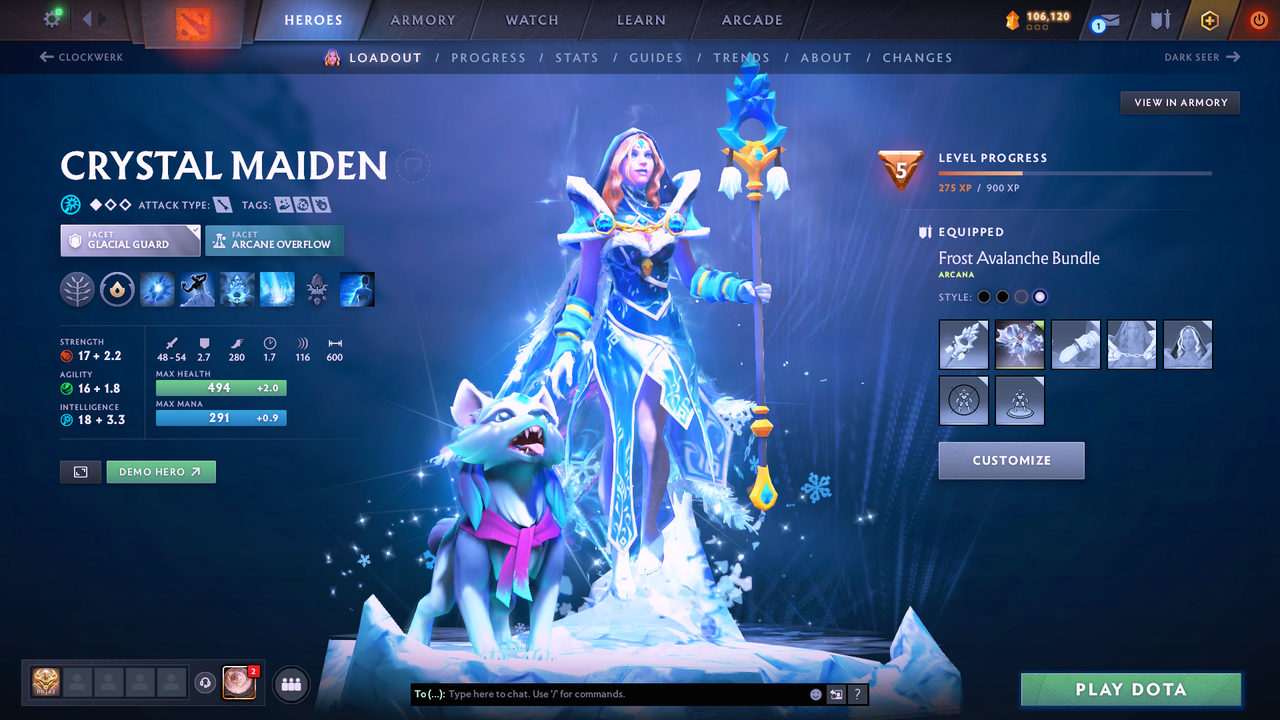Click the frost wolf item thumbnail
Viewport: 1280px width, 720px height.
point(1019,344)
